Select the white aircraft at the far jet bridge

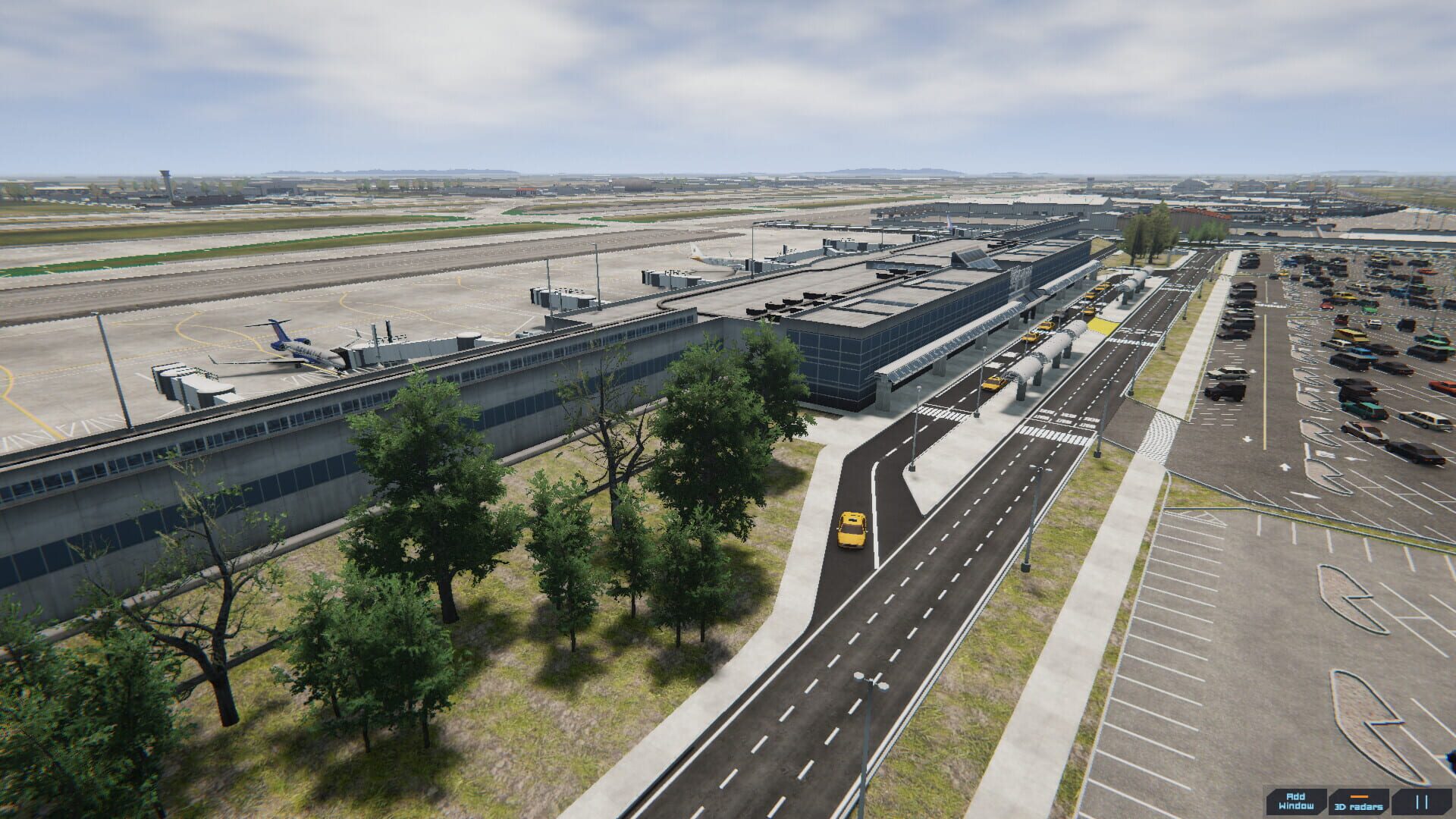[711, 262]
